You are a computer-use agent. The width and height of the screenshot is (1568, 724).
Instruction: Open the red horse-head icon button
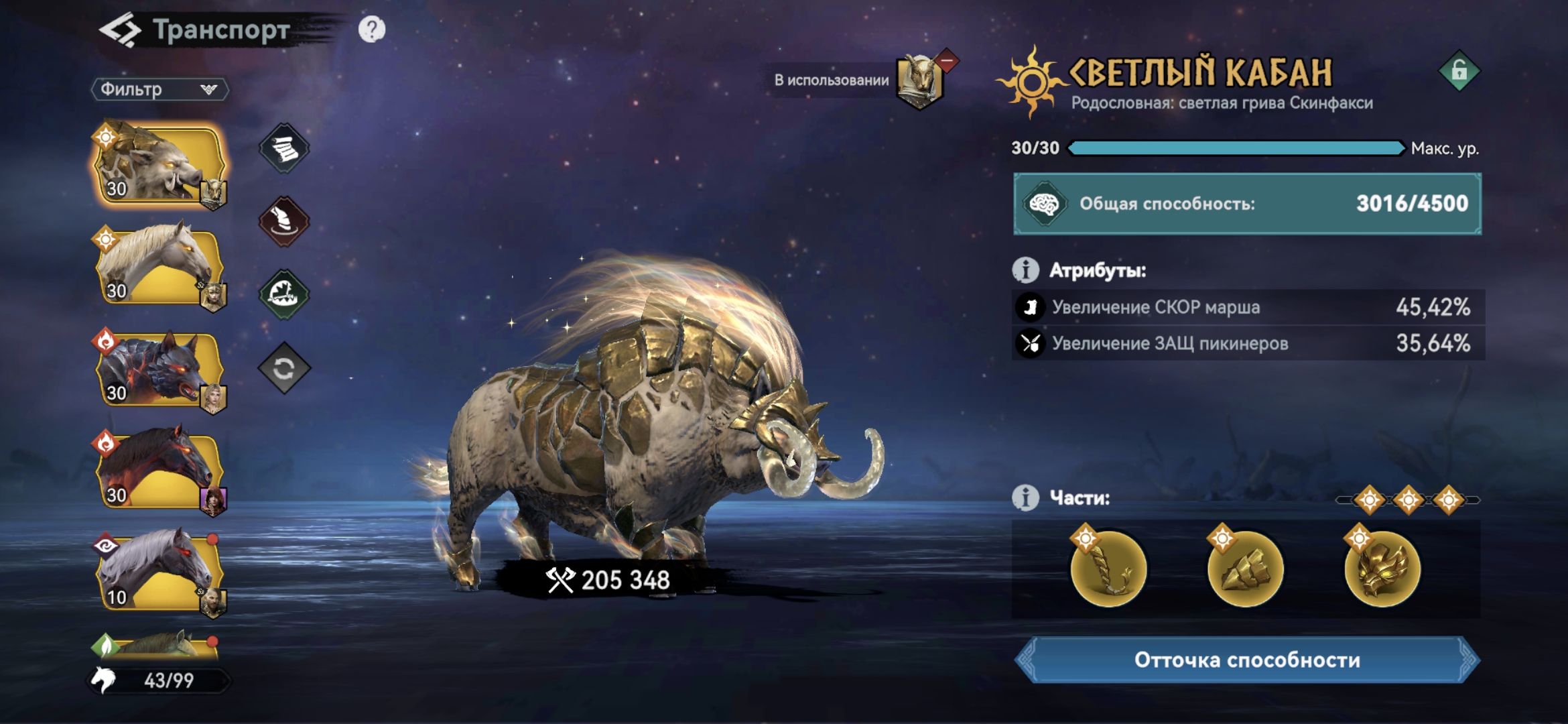pyautogui.click(x=284, y=222)
